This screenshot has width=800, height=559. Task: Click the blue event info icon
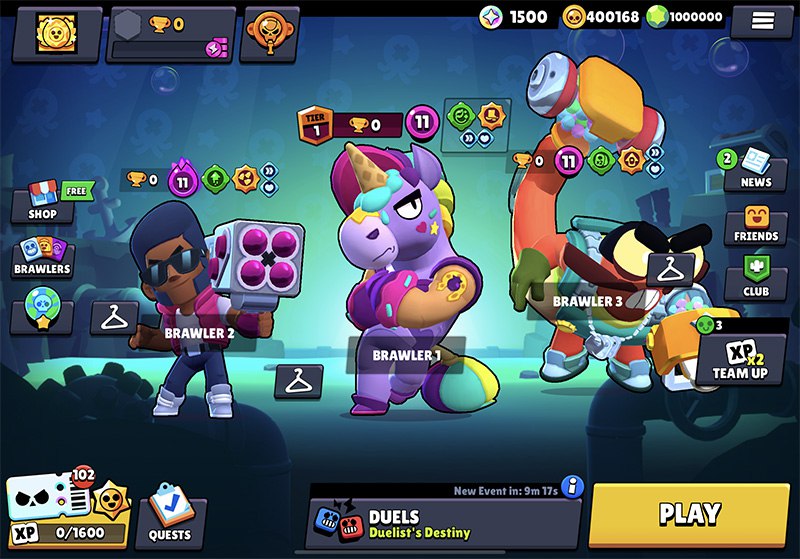pyautogui.click(x=573, y=487)
